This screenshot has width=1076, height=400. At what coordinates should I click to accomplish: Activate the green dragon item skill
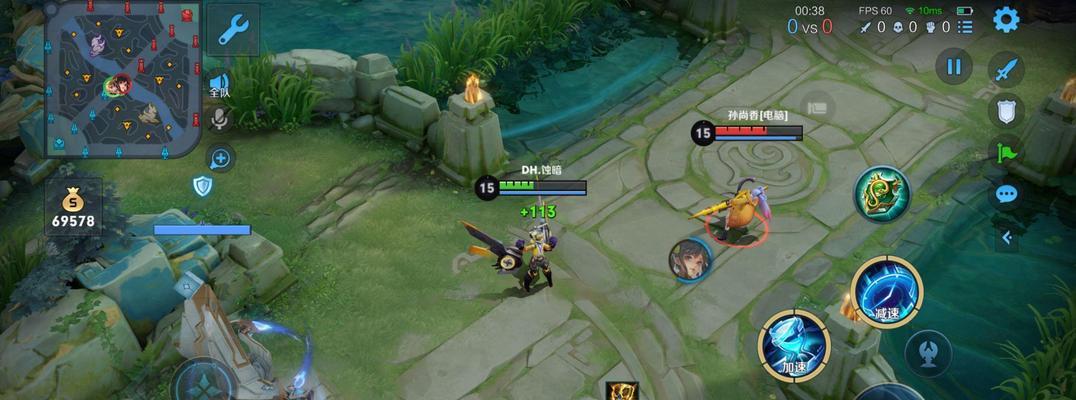point(881,194)
